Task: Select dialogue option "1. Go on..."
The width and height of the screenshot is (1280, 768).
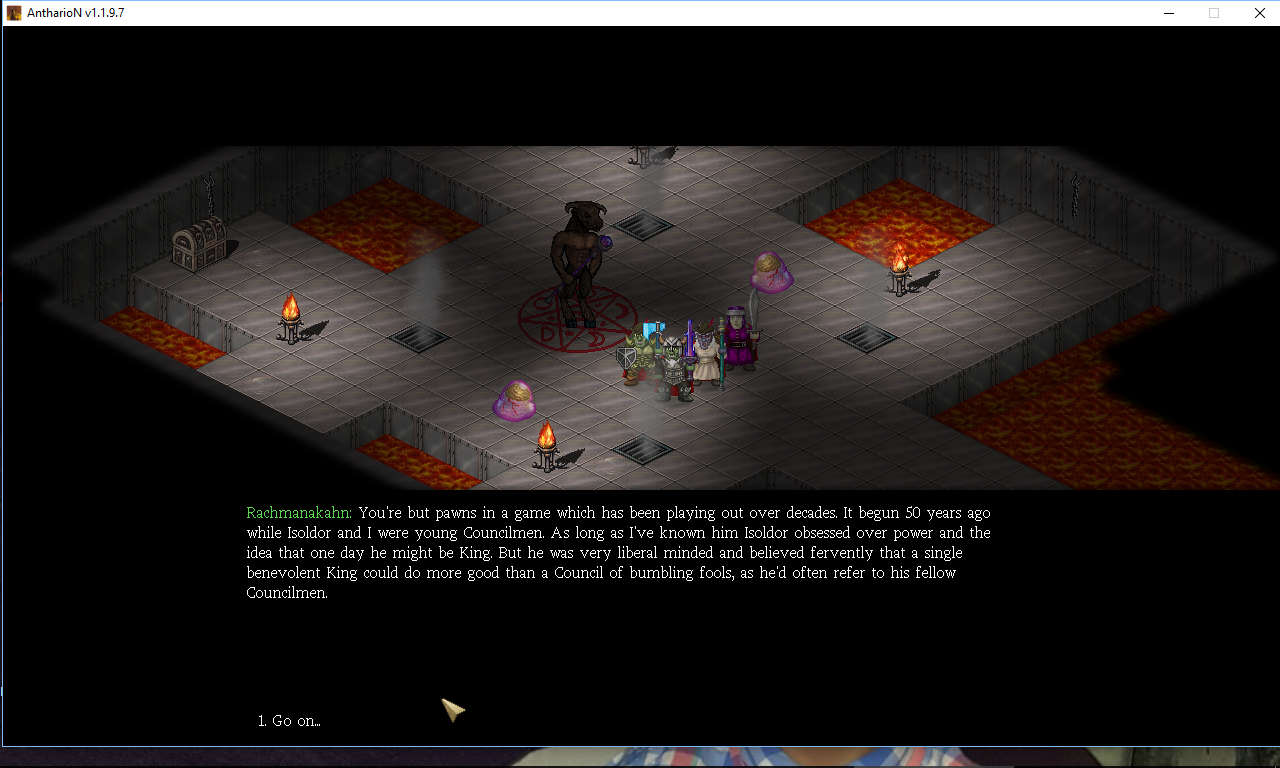Action: 289,721
